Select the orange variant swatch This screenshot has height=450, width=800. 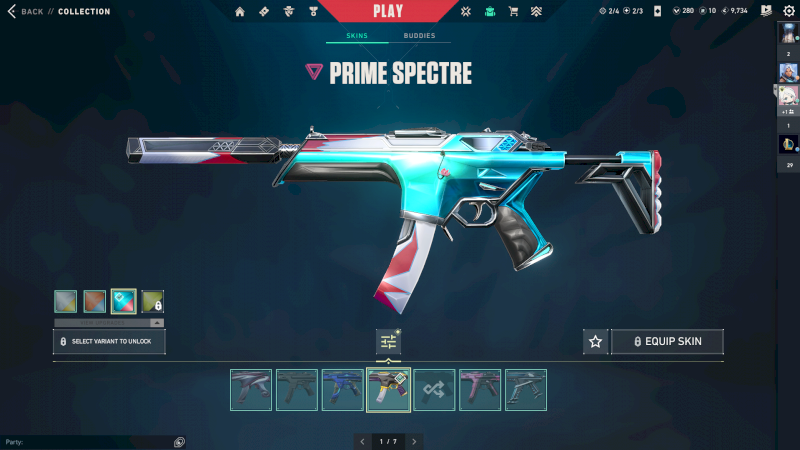point(95,301)
